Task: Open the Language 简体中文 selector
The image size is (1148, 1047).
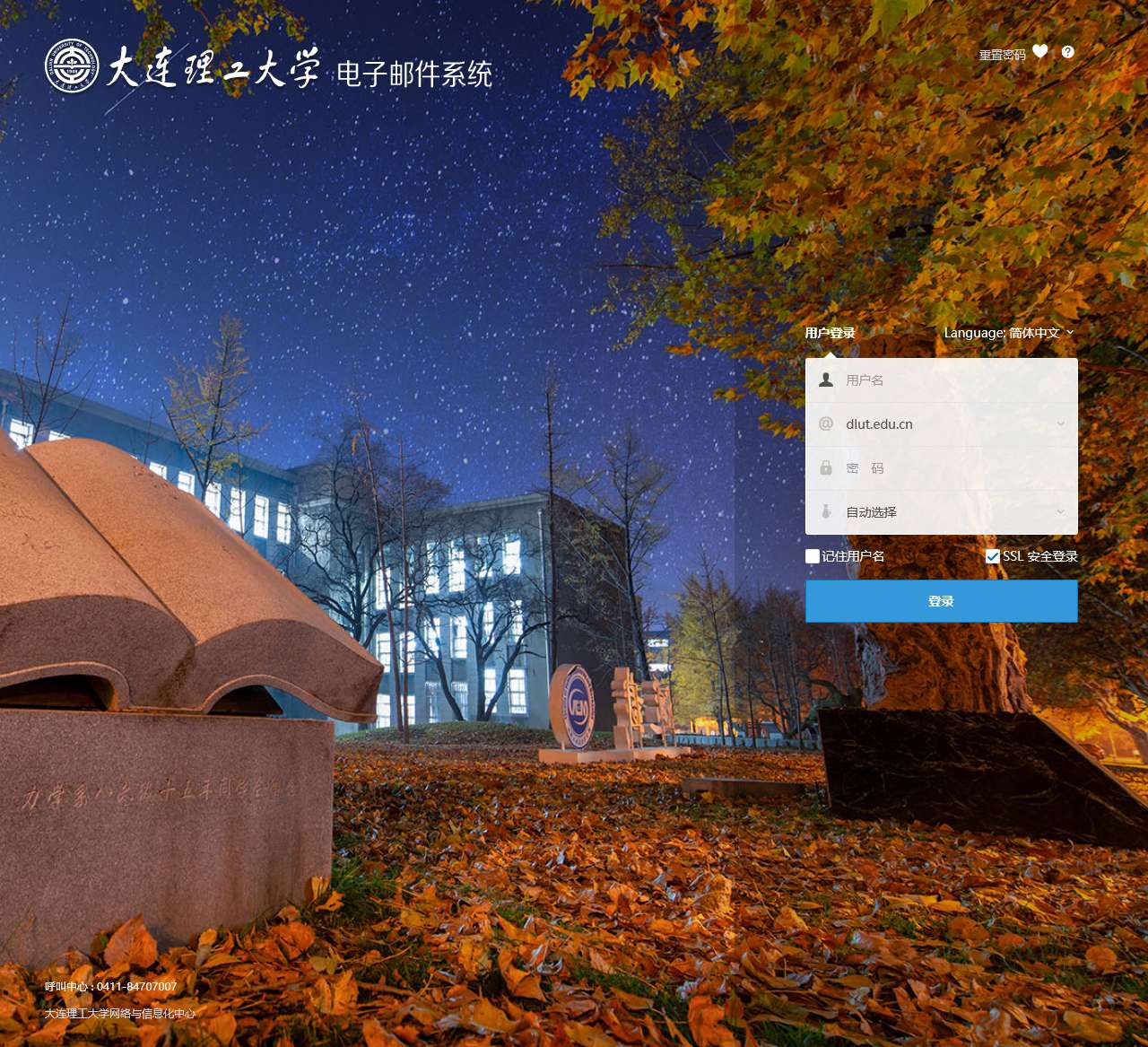Action: (x=1009, y=333)
